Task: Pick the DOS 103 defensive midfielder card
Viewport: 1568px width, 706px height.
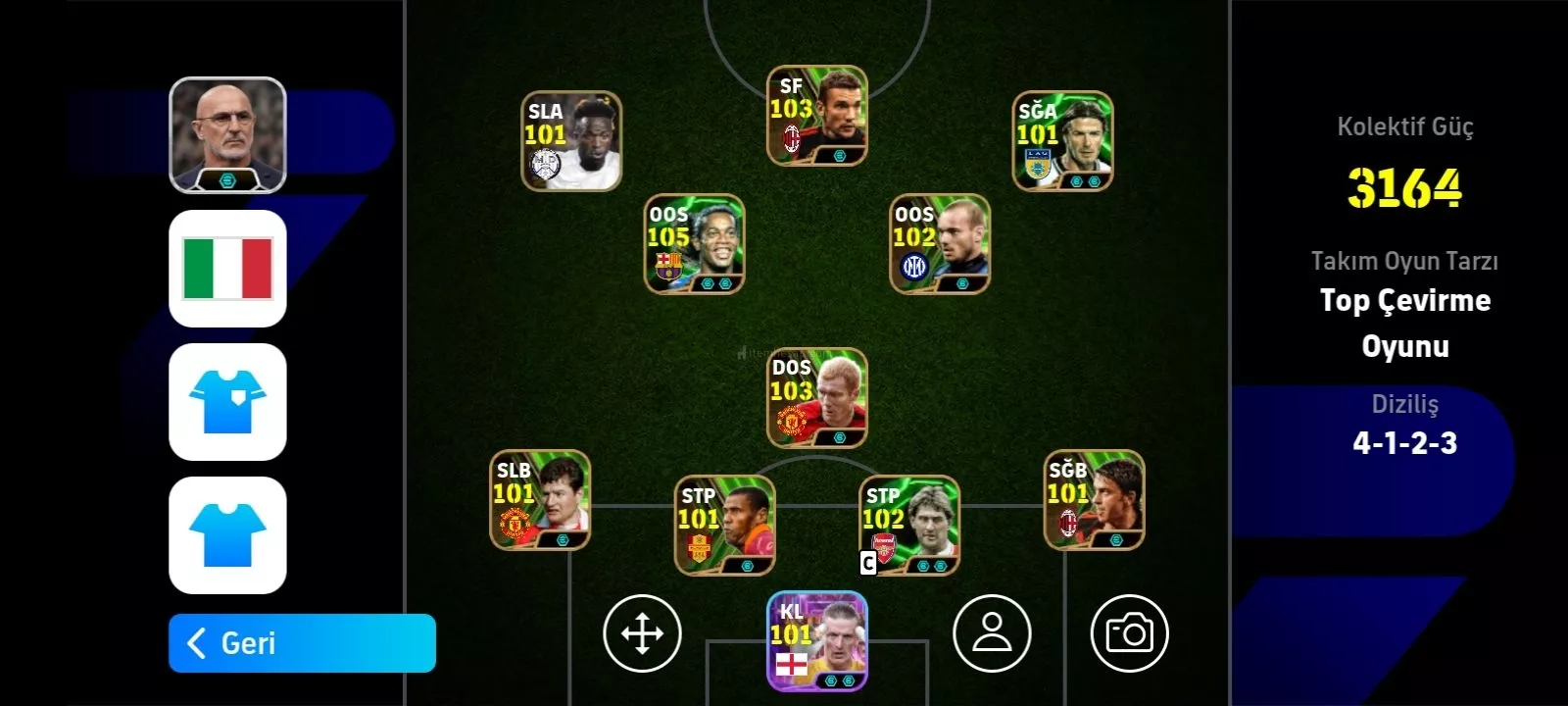Action: [816, 397]
